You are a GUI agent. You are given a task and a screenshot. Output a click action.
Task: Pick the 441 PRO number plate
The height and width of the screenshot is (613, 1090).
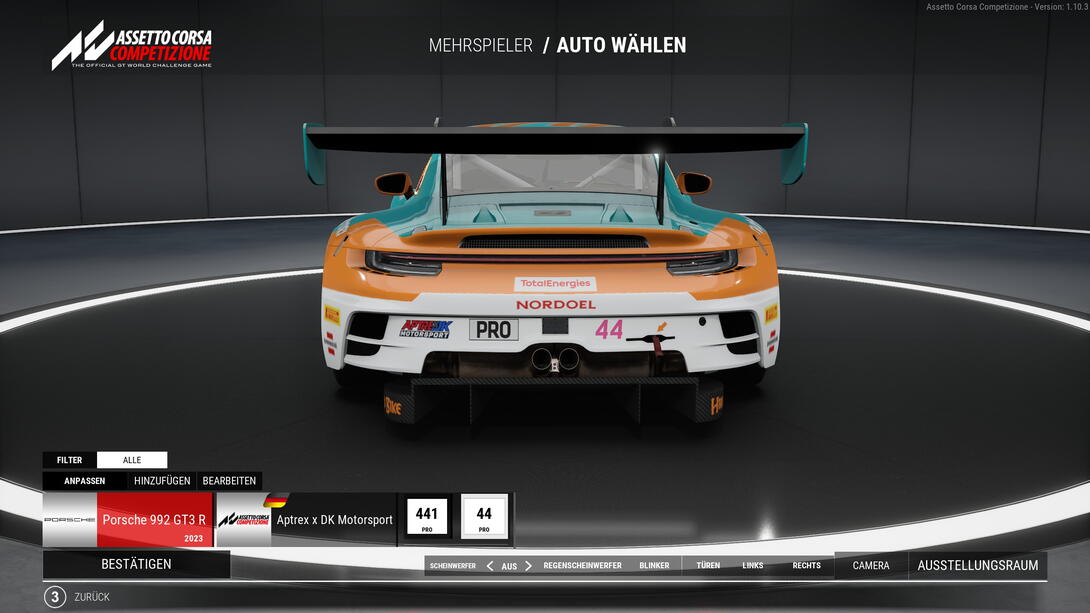point(427,518)
